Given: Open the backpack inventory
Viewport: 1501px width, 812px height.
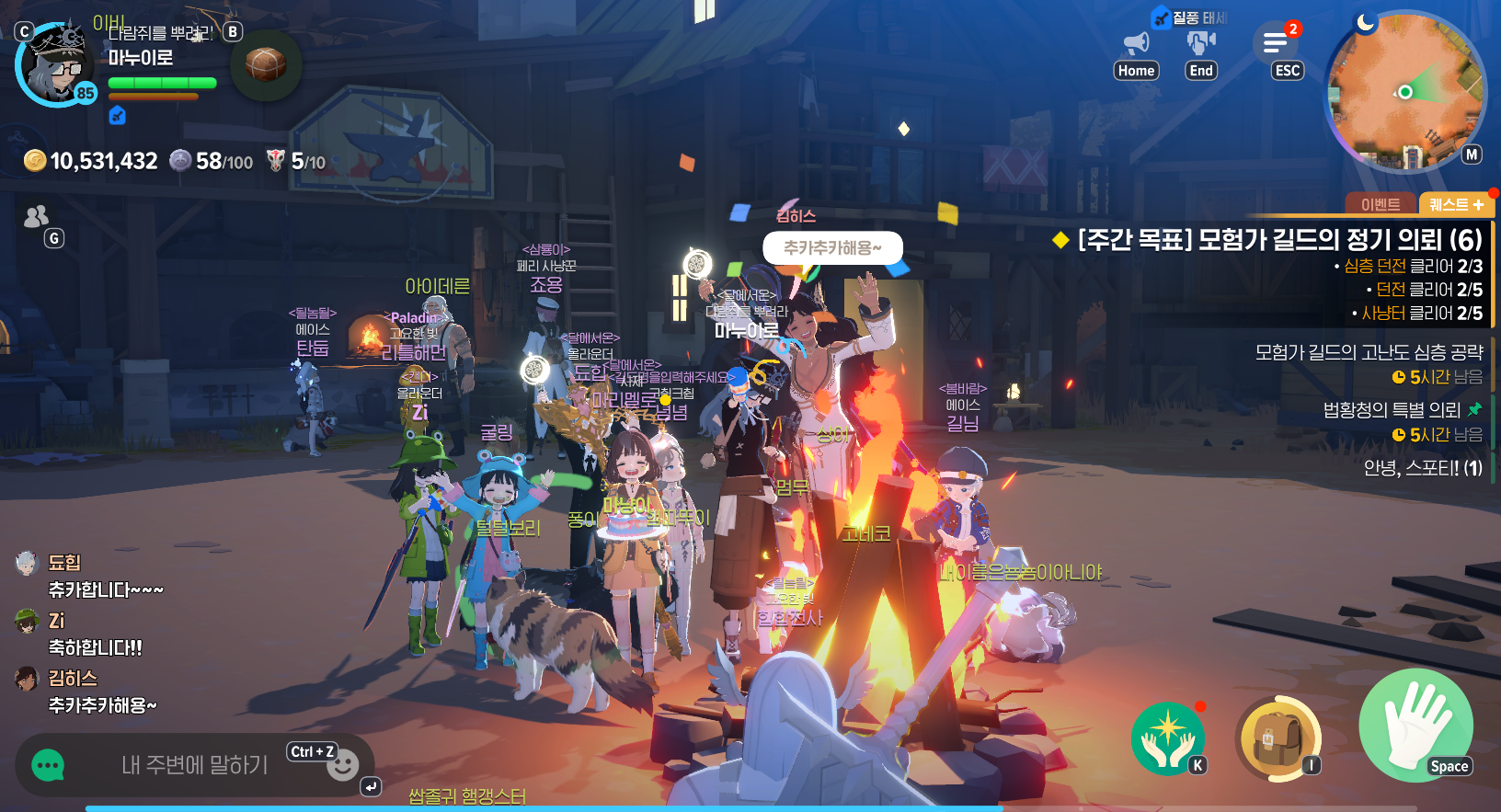Looking at the screenshot, I should pos(1279,738).
